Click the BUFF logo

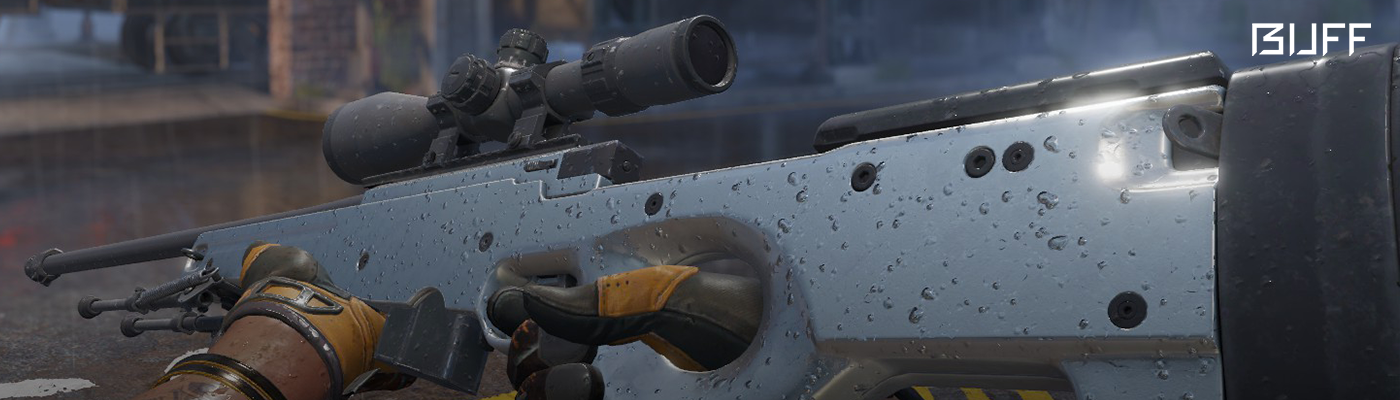[1310, 40]
